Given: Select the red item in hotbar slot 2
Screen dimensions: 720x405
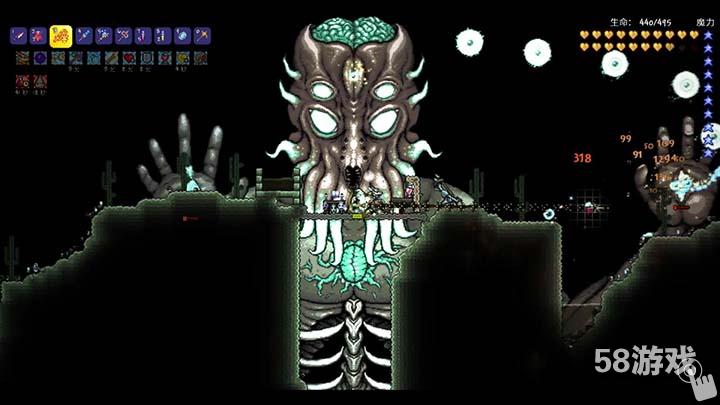Looking at the screenshot, I should tap(38, 36).
